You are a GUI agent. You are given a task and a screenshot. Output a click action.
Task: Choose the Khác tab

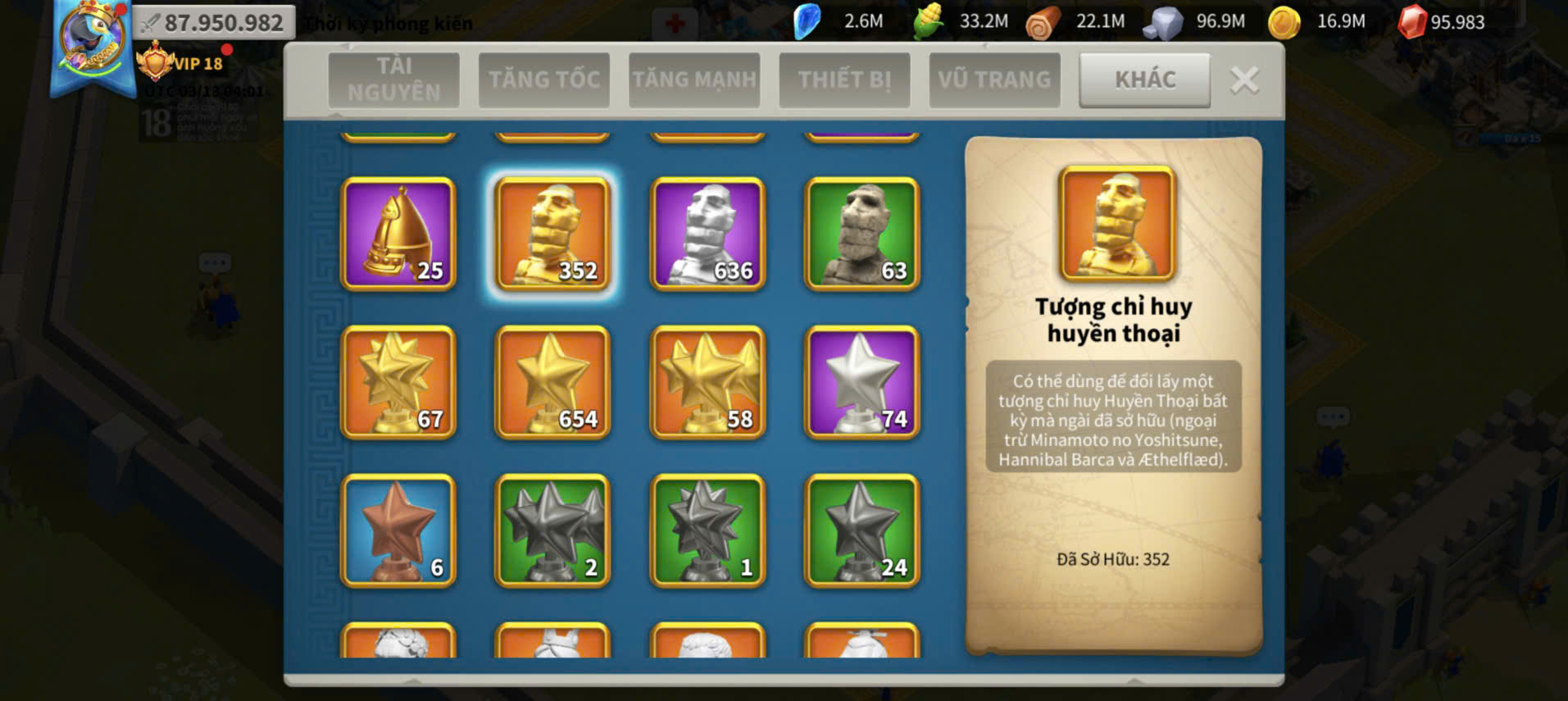point(1144,80)
